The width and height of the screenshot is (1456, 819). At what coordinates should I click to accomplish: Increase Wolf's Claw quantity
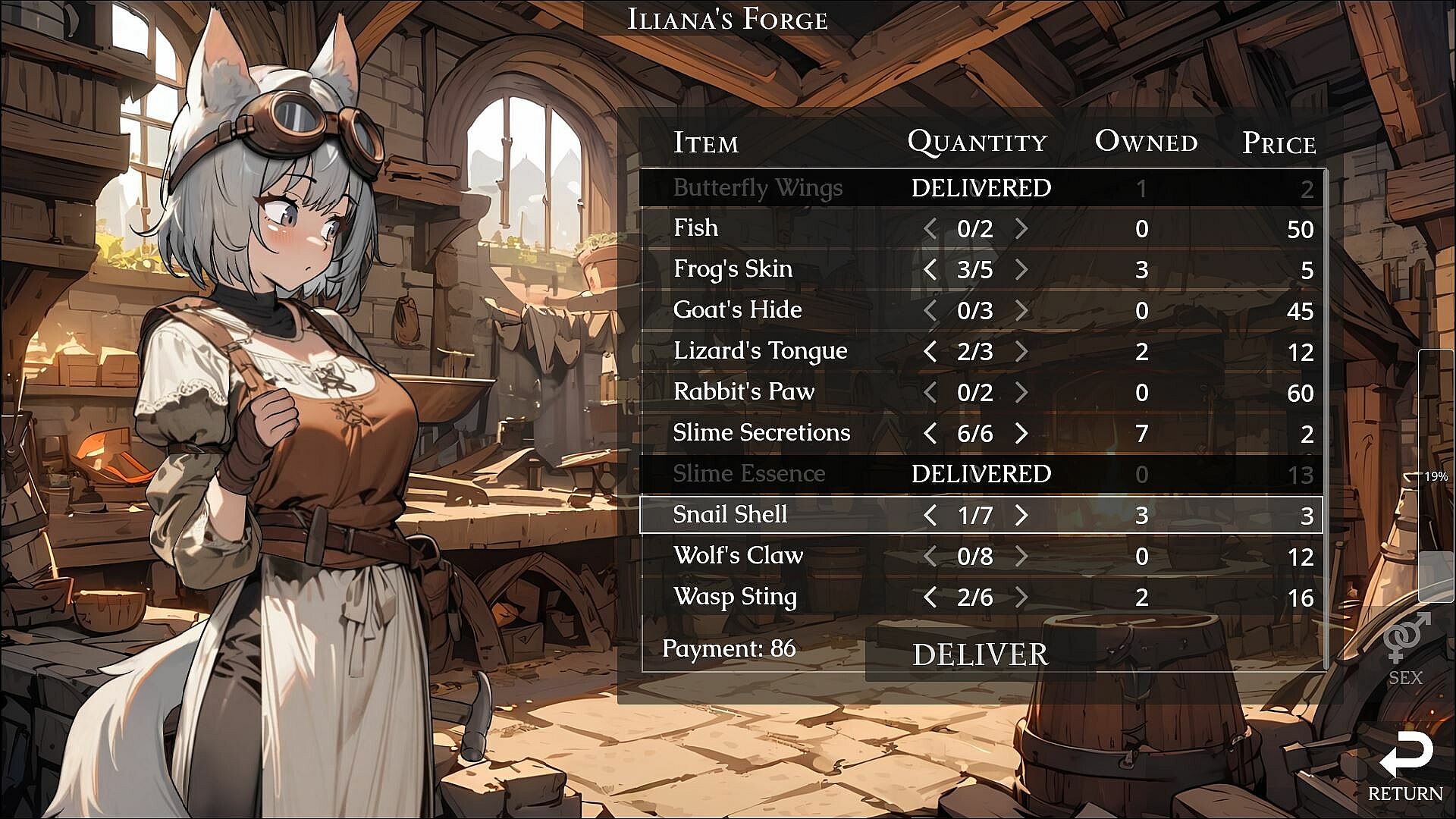pyautogui.click(x=1021, y=556)
